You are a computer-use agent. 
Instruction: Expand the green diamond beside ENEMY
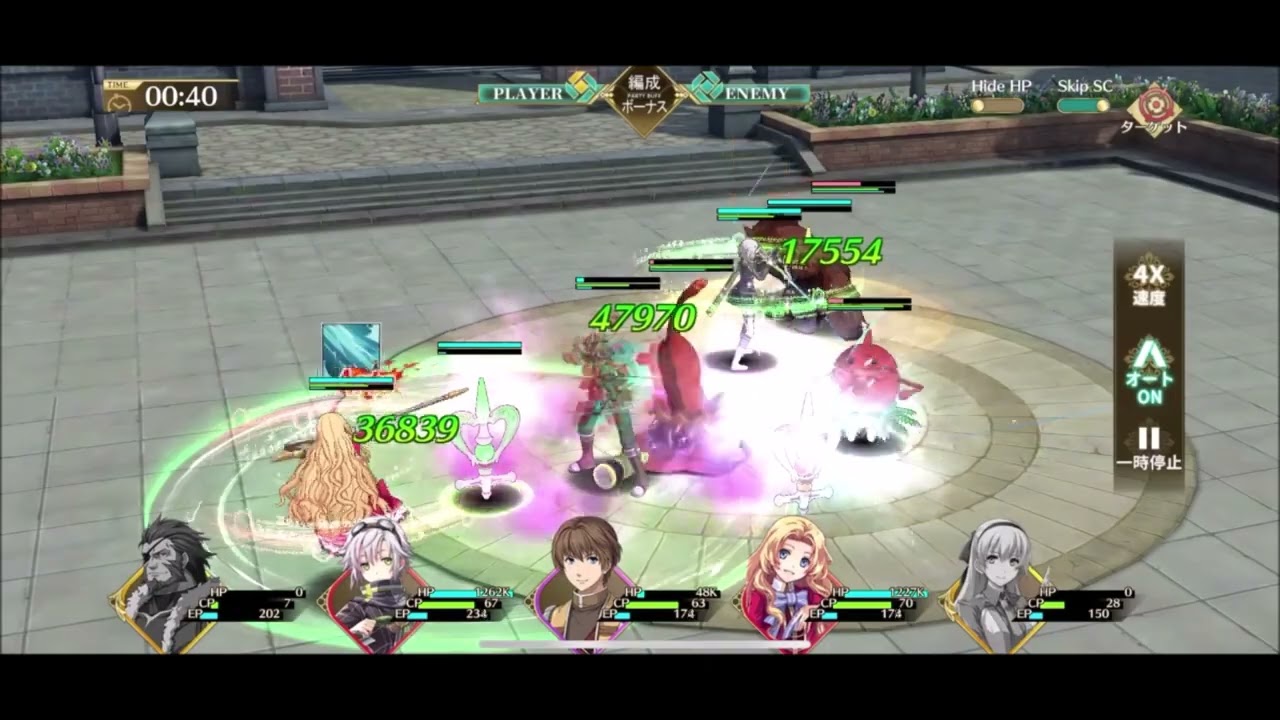tap(705, 88)
